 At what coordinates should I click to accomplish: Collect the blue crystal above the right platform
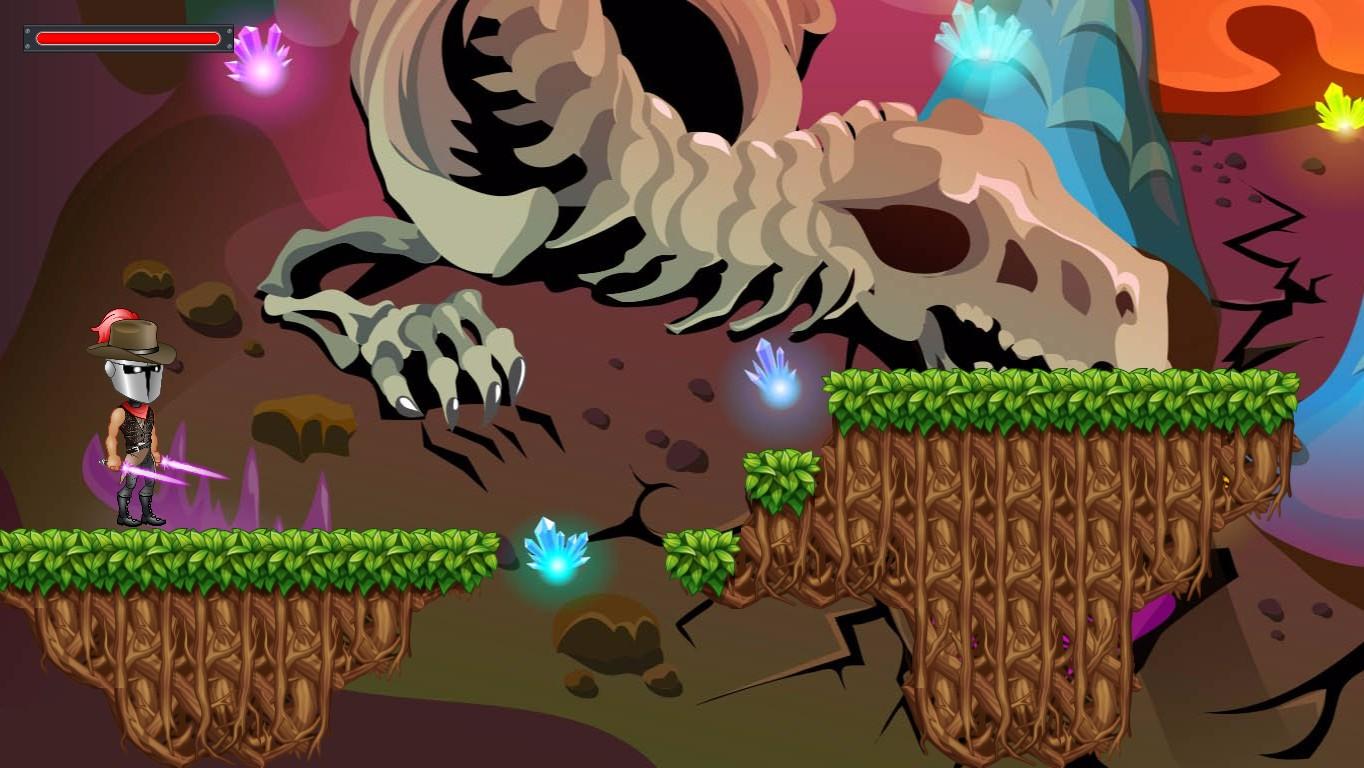[x=772, y=380]
